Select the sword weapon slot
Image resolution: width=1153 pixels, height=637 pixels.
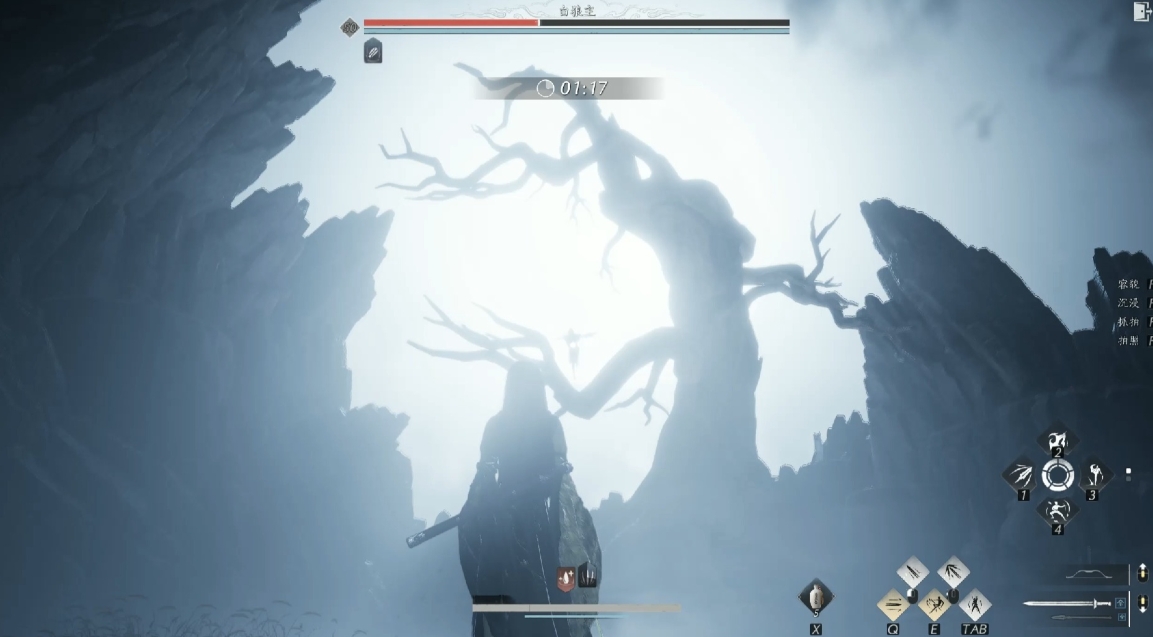tap(1066, 603)
